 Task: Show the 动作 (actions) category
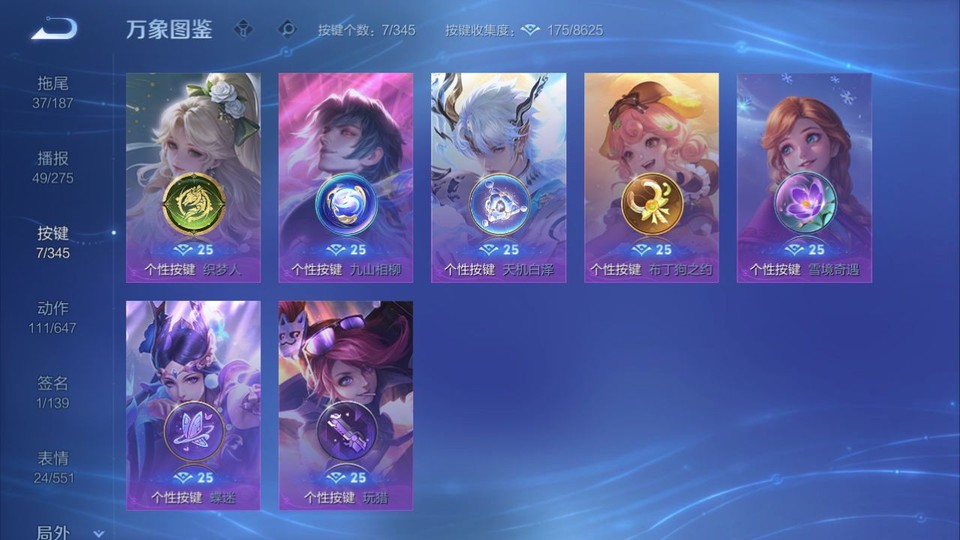pyautogui.click(x=54, y=317)
